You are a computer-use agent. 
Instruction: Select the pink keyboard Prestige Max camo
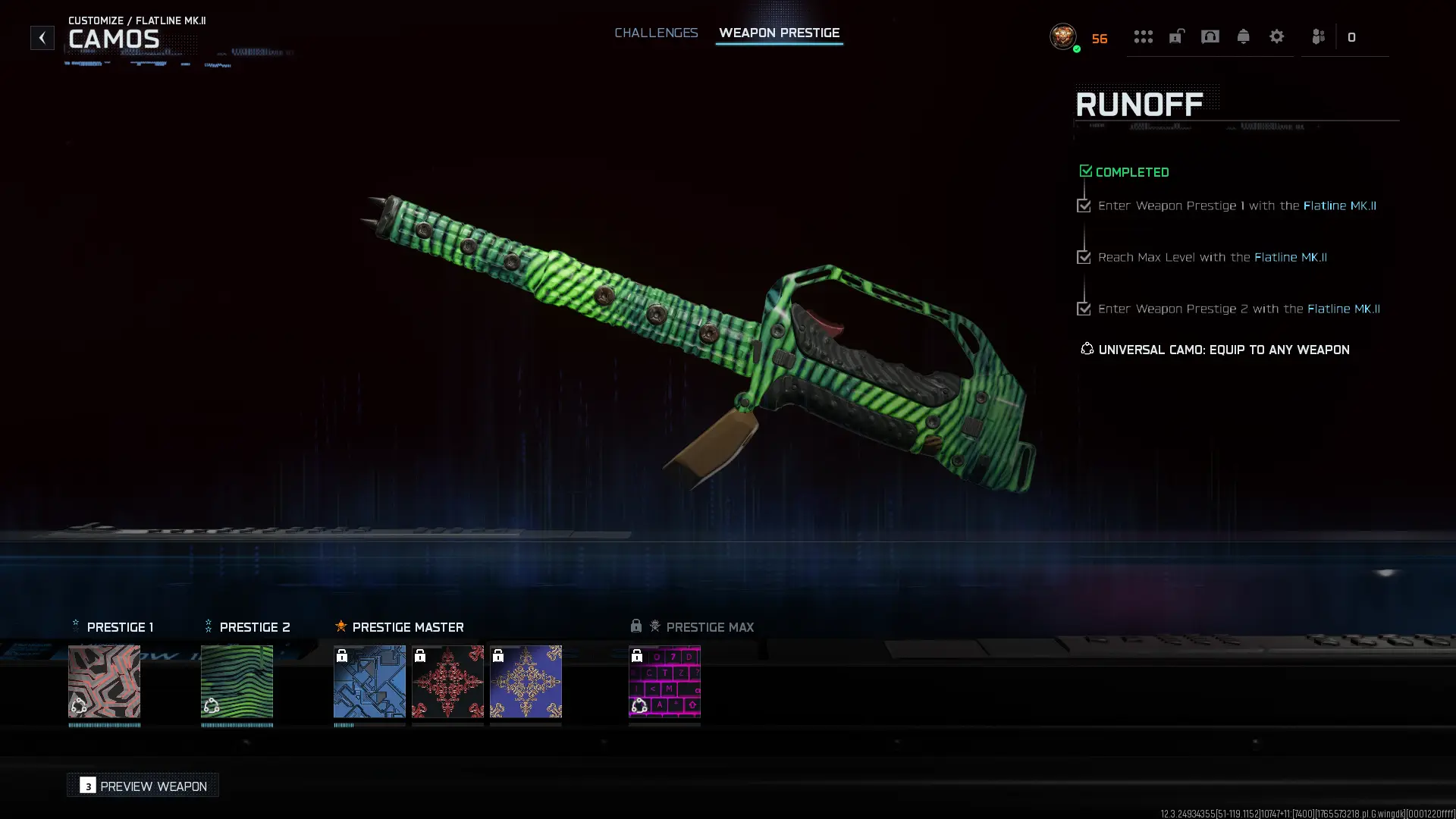664,682
